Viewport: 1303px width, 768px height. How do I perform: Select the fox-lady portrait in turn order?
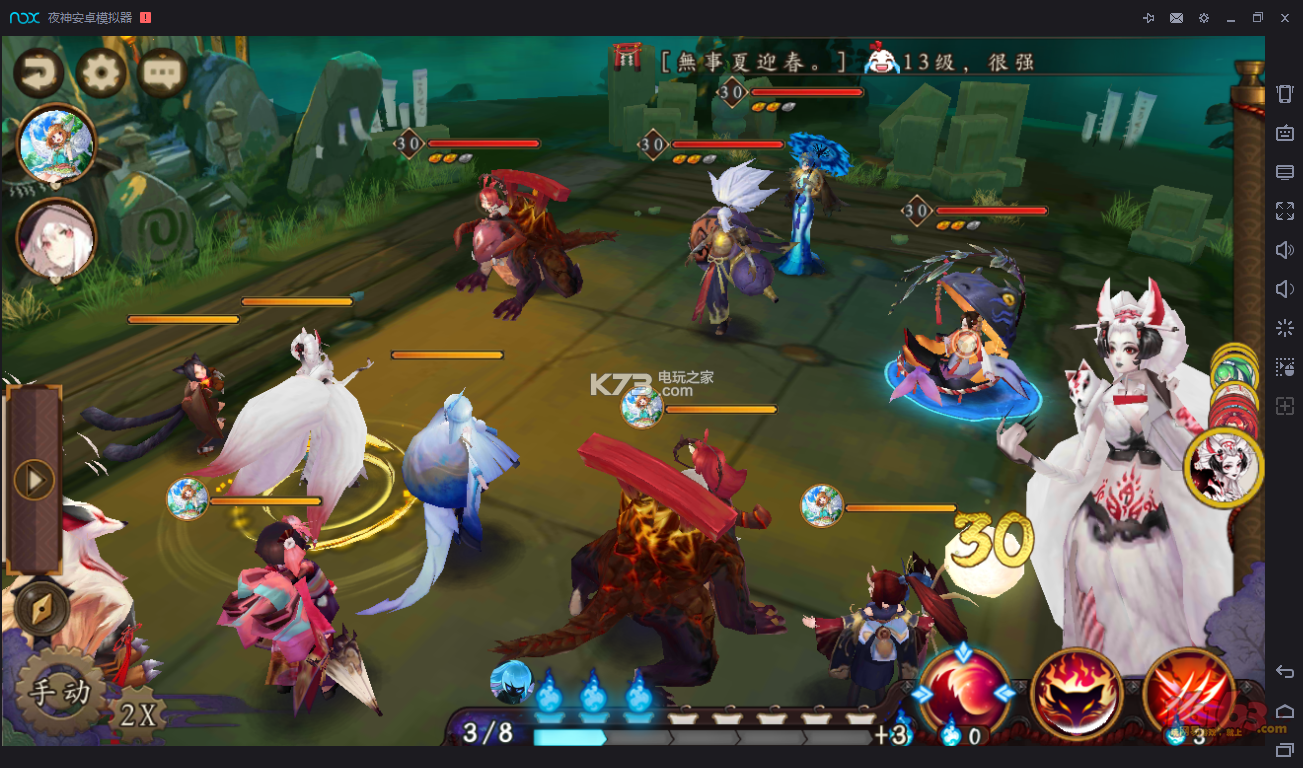[1222, 468]
